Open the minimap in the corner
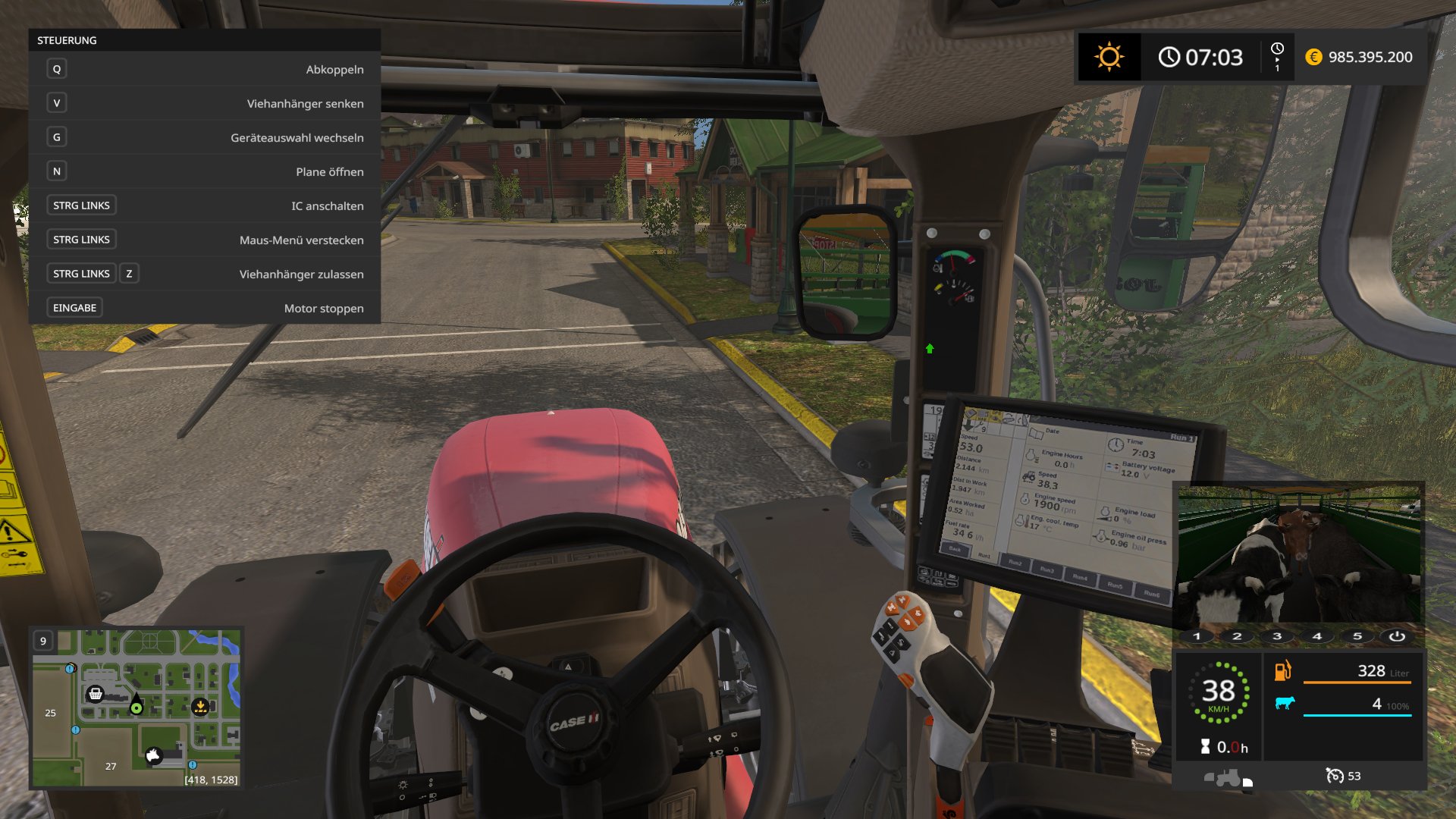 pyautogui.click(x=136, y=707)
